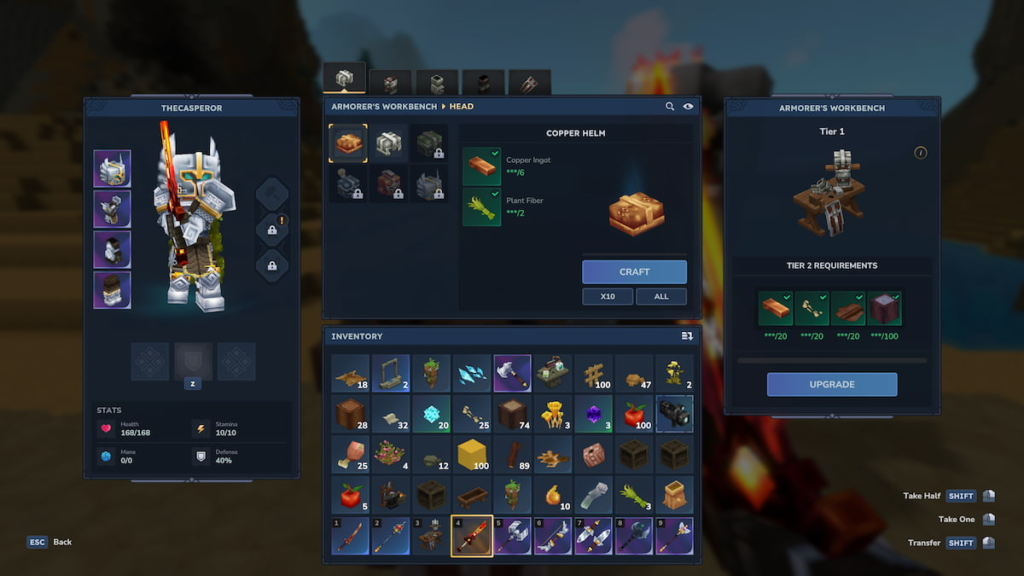Select the ALL craft quantity button
This screenshot has width=1024, height=576.
click(661, 297)
